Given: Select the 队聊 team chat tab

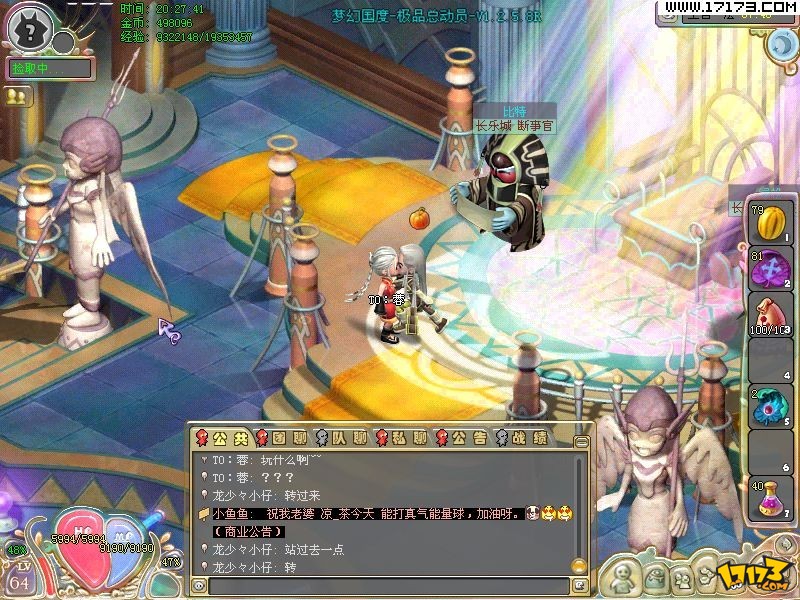Looking at the screenshot, I should point(342,437).
